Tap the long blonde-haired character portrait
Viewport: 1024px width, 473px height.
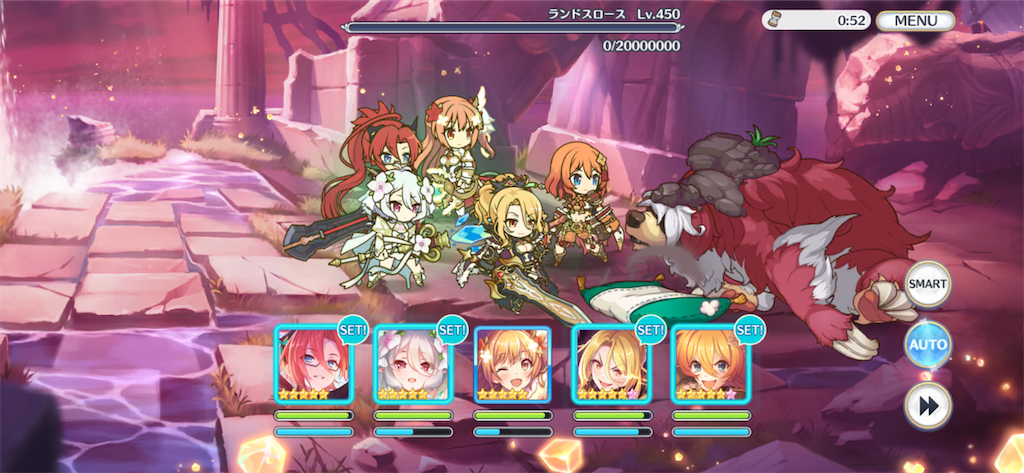(610, 365)
